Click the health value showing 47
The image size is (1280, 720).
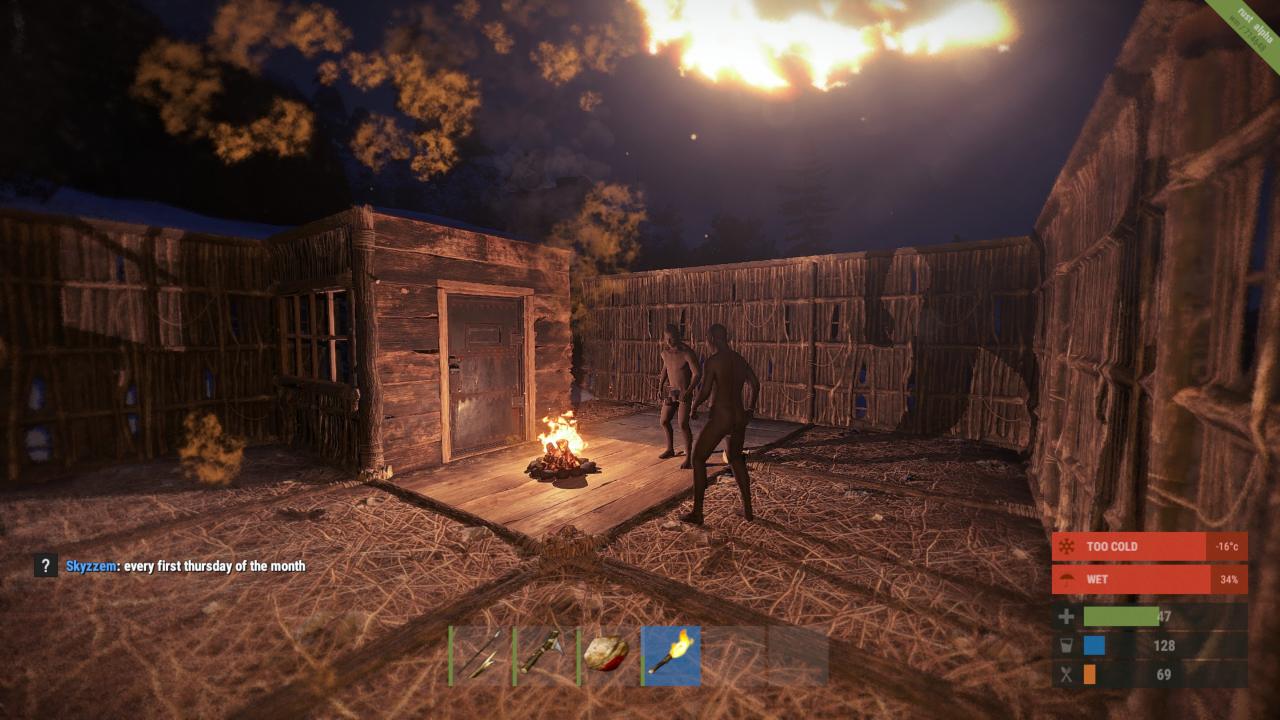coord(1166,616)
